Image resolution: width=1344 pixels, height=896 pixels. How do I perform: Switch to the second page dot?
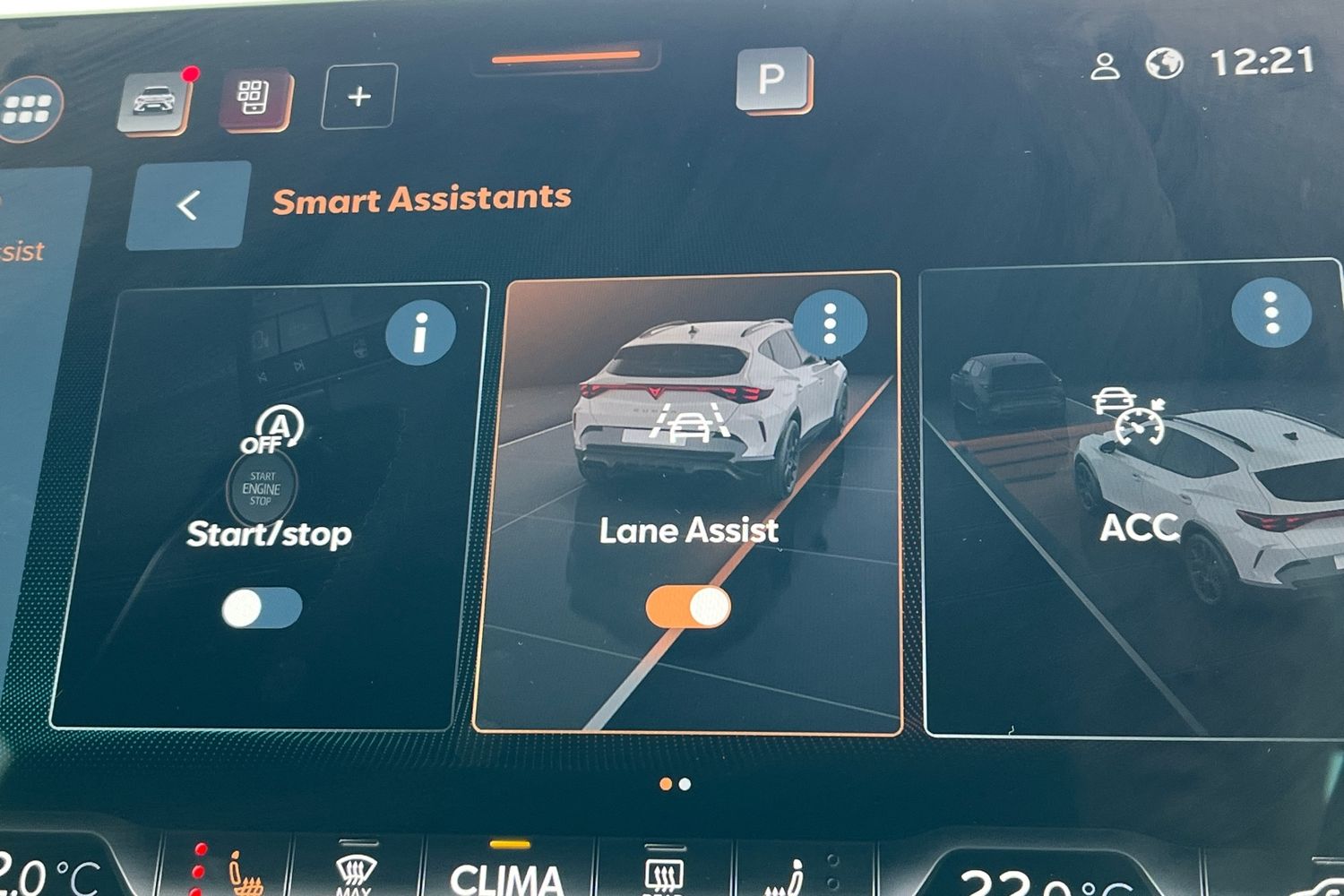click(x=685, y=784)
